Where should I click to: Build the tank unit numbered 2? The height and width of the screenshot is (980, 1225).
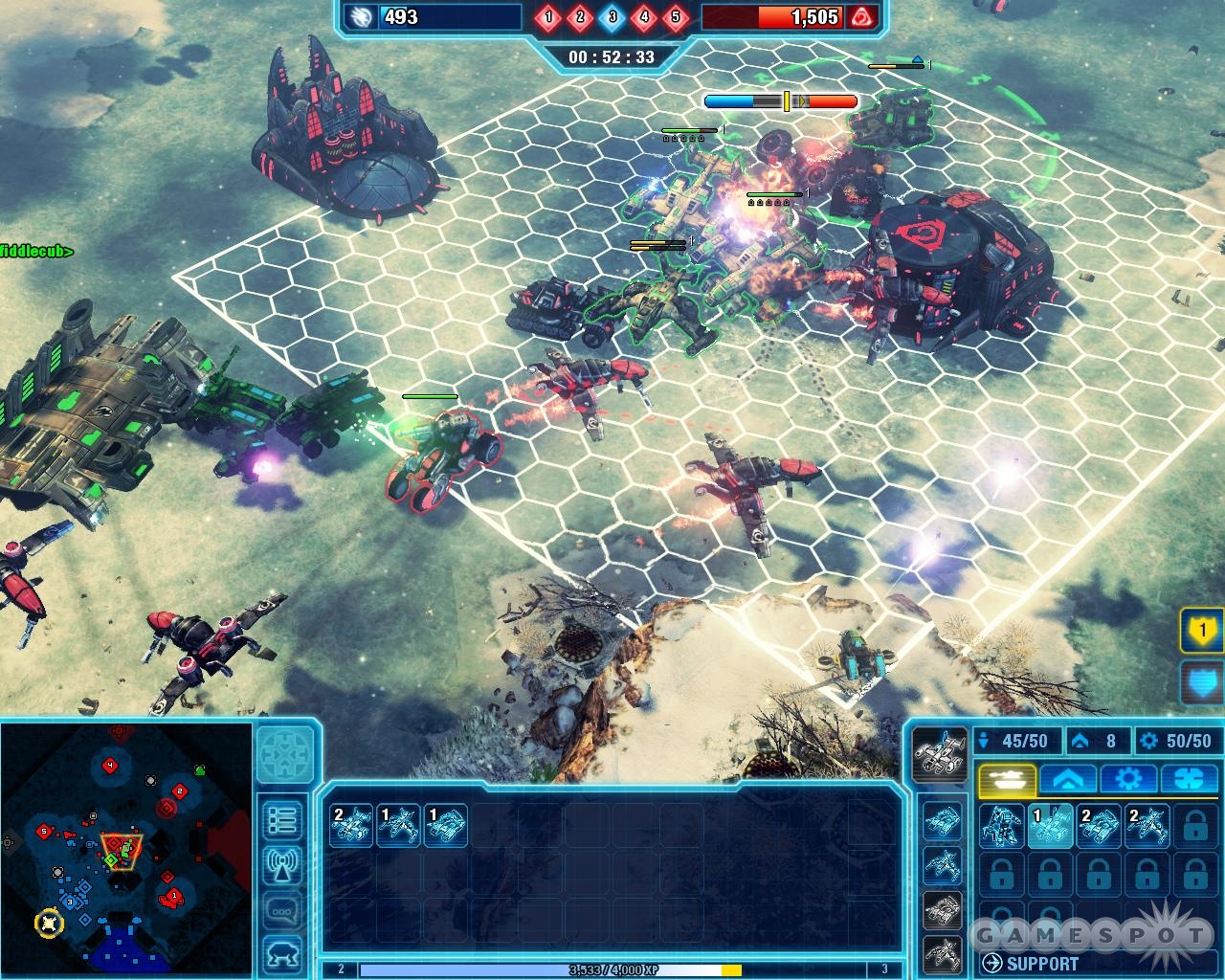[x=1099, y=826]
